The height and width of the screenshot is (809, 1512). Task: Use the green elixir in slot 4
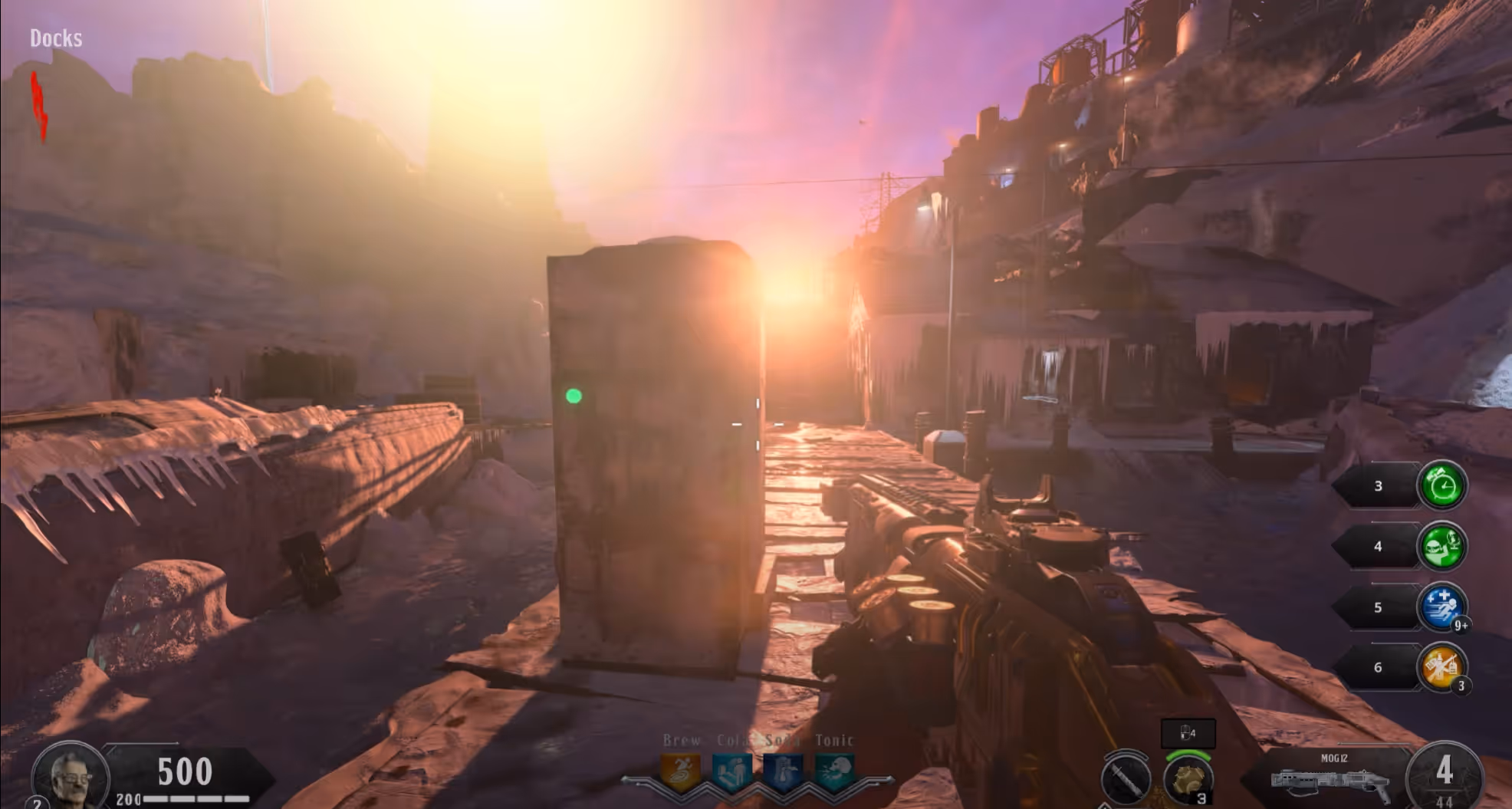tap(1441, 546)
